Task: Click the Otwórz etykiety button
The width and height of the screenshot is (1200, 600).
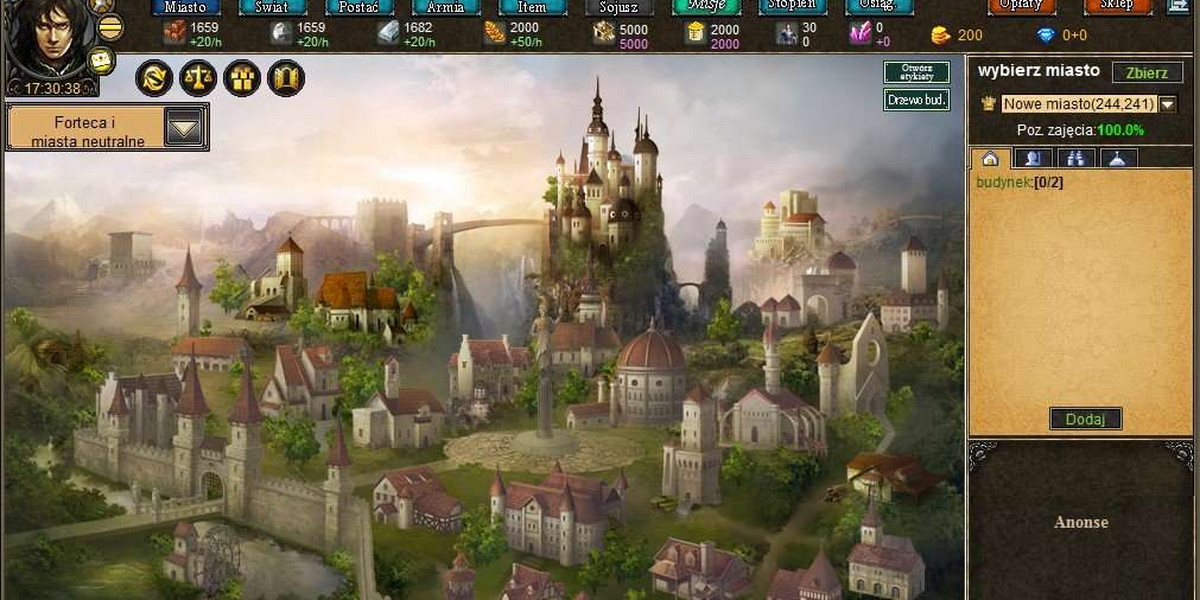Action: click(916, 72)
